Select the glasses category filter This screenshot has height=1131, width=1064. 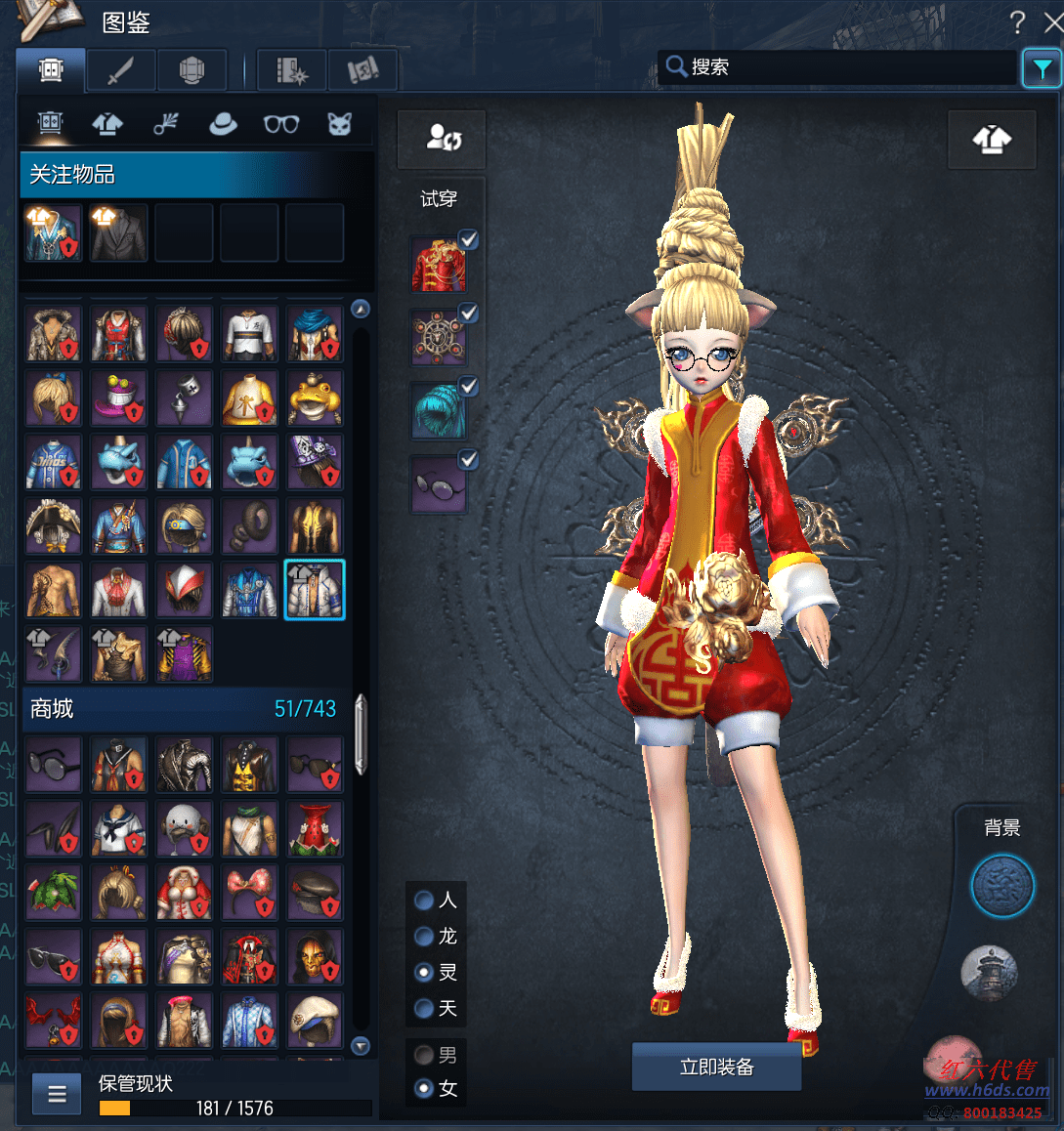click(x=281, y=124)
